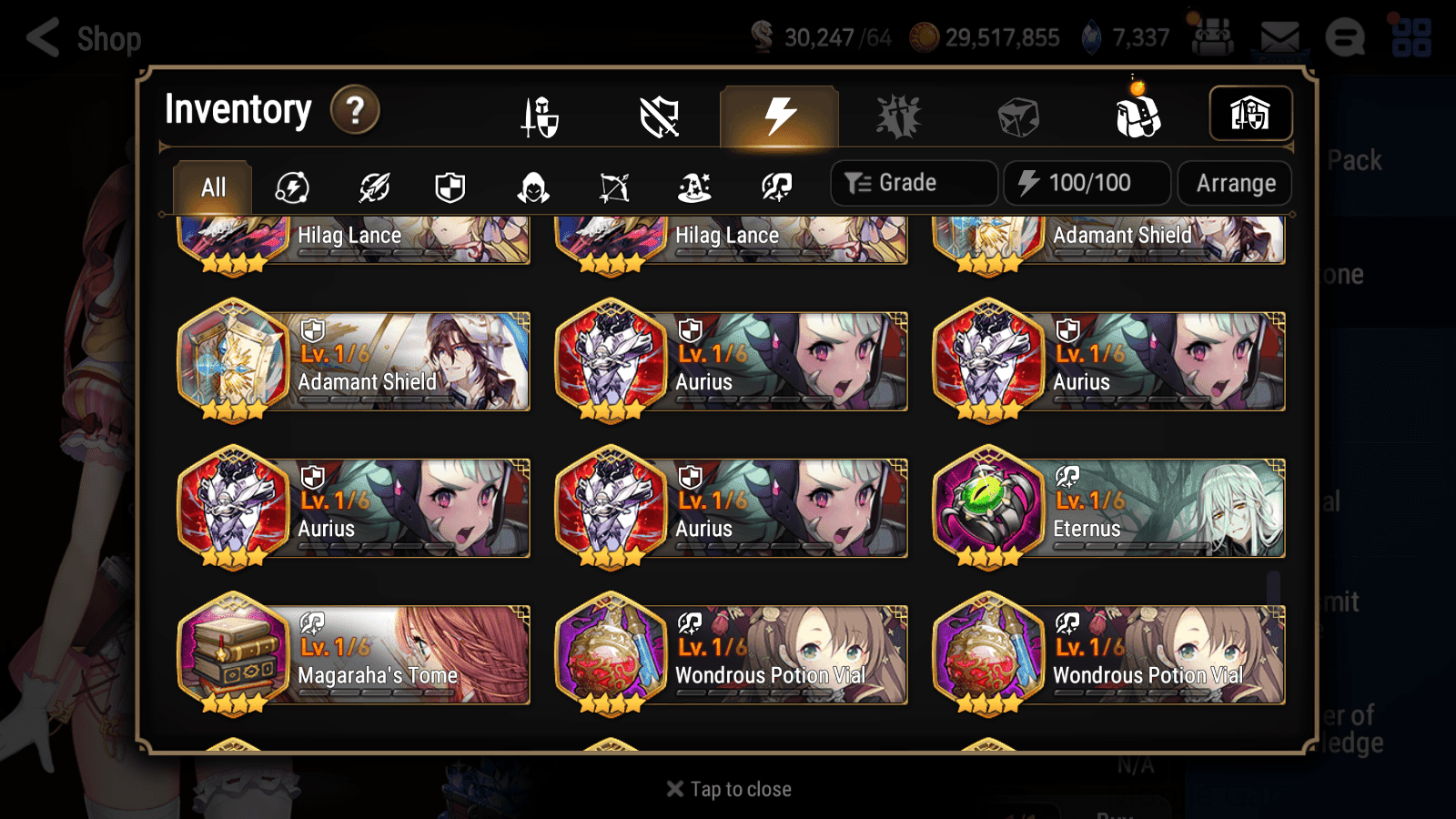Select the wizard hat charm filter icon
1456x819 pixels.
tap(694, 187)
